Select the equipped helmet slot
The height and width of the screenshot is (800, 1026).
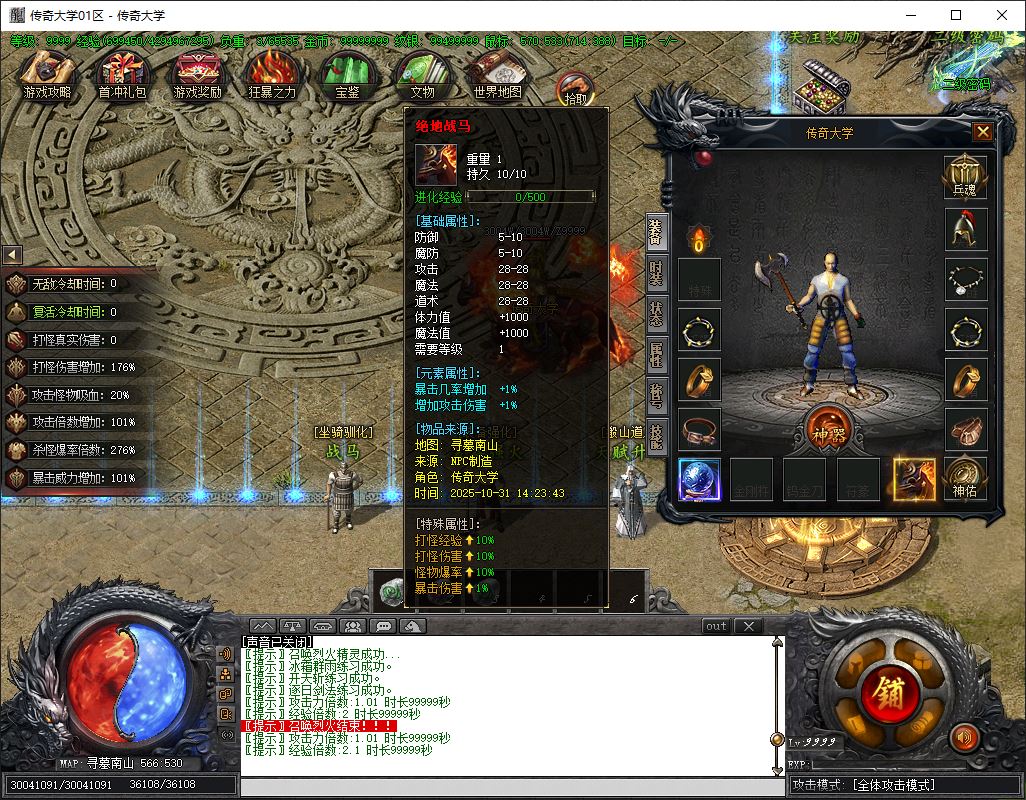(965, 229)
